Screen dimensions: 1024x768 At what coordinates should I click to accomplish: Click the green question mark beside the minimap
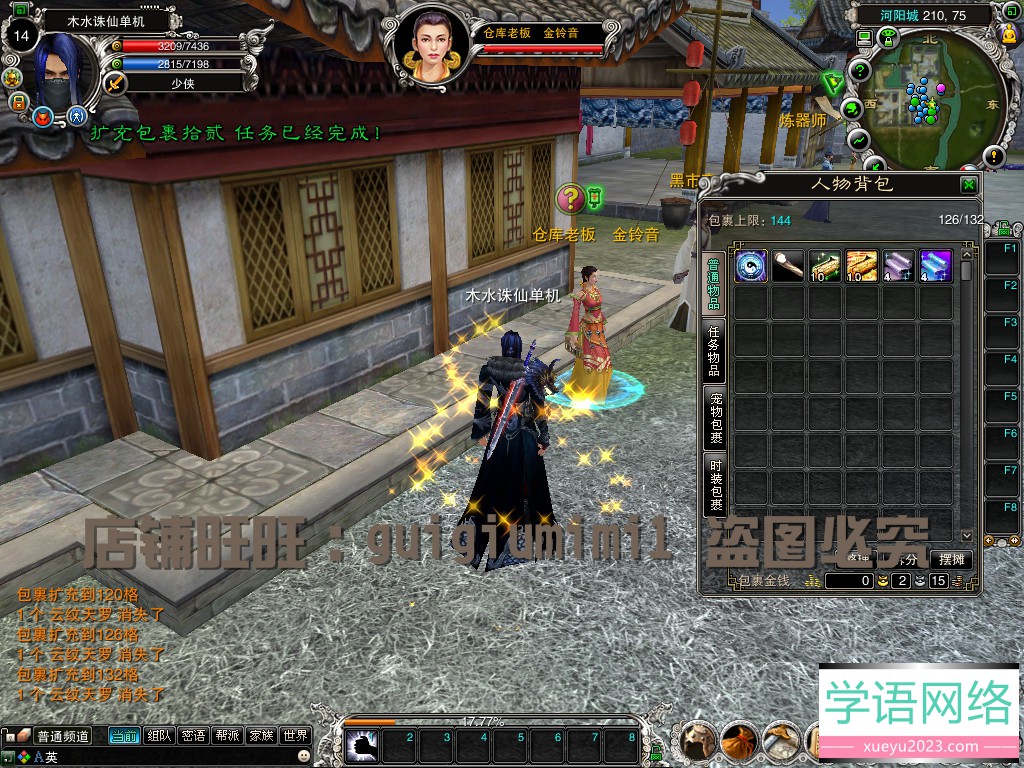point(858,70)
